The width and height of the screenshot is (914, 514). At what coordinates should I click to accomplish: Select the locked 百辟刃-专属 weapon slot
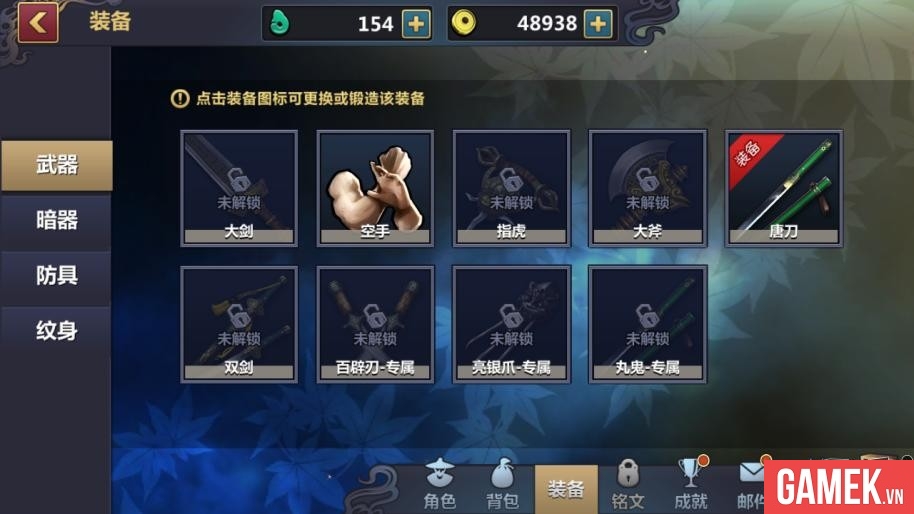coord(375,322)
